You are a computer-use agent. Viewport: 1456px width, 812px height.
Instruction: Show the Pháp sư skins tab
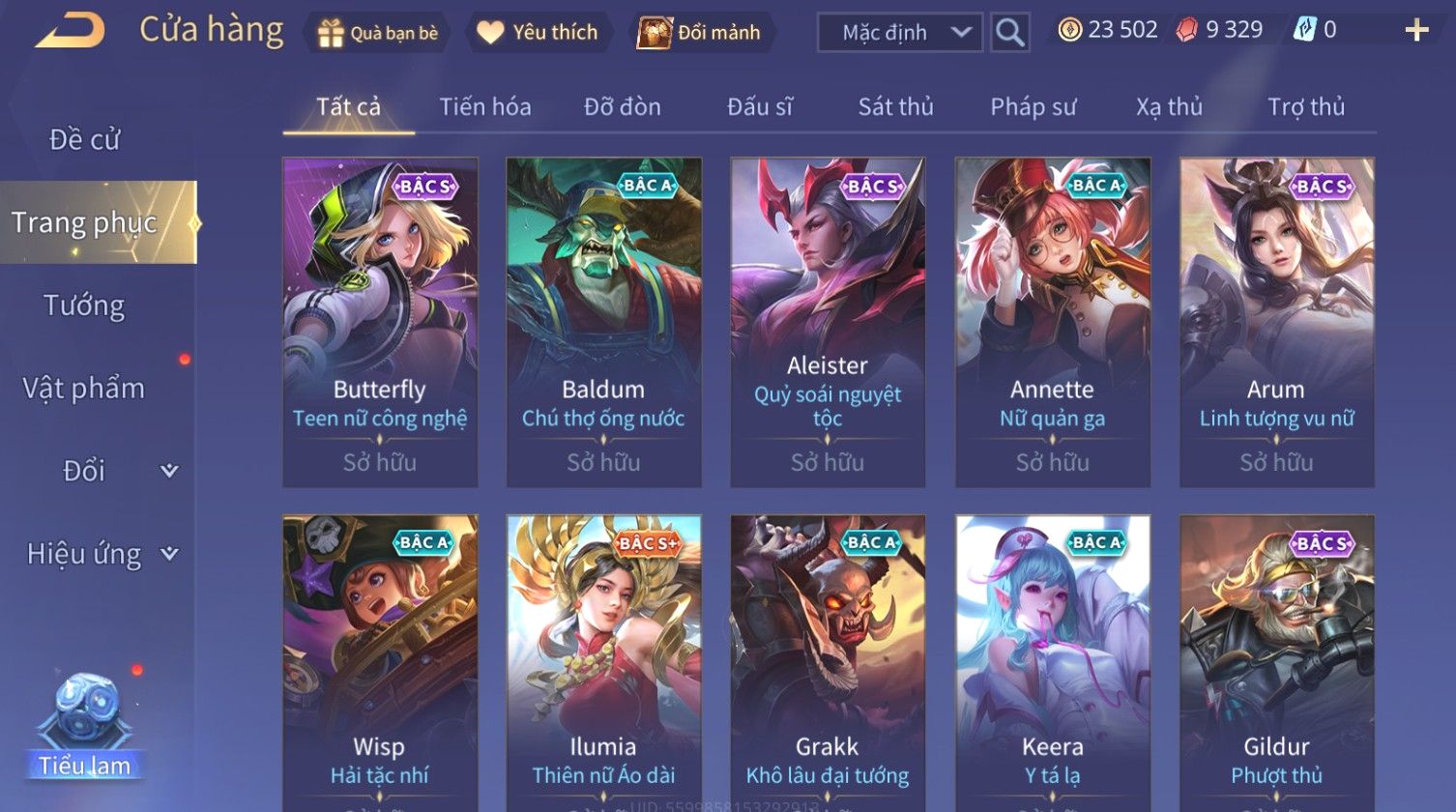tap(1033, 106)
